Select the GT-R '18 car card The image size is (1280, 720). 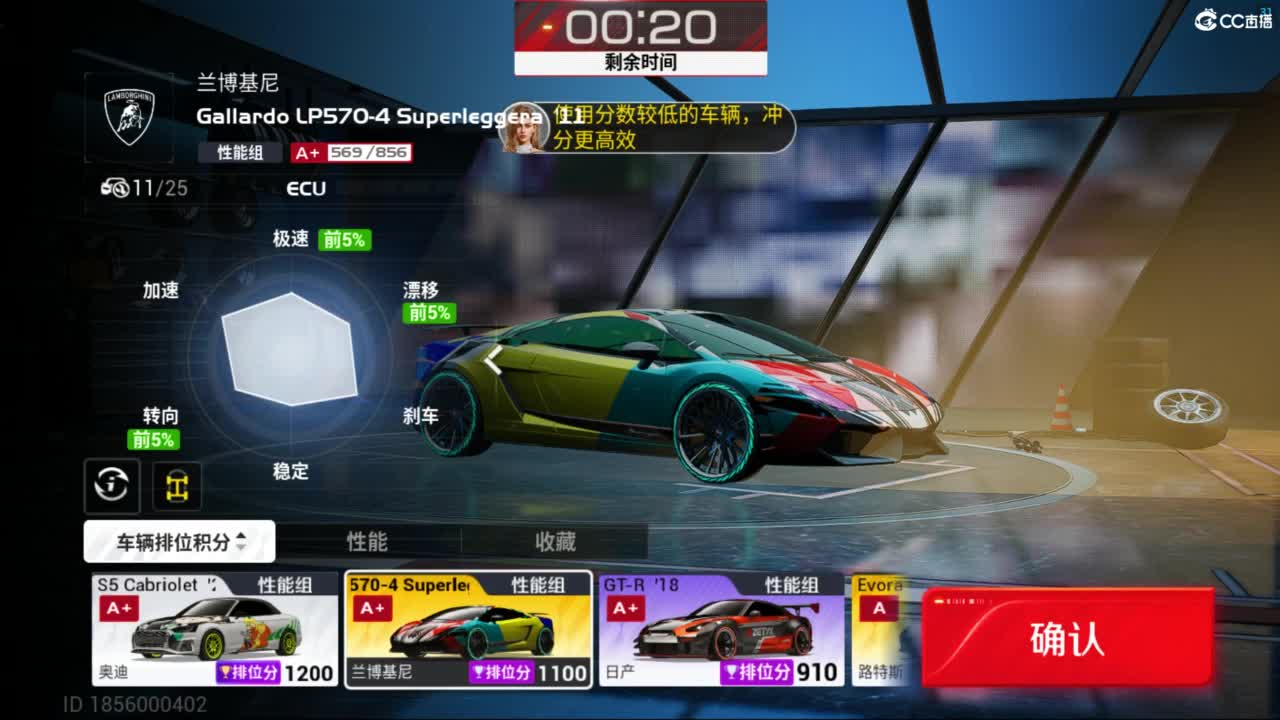(x=722, y=628)
